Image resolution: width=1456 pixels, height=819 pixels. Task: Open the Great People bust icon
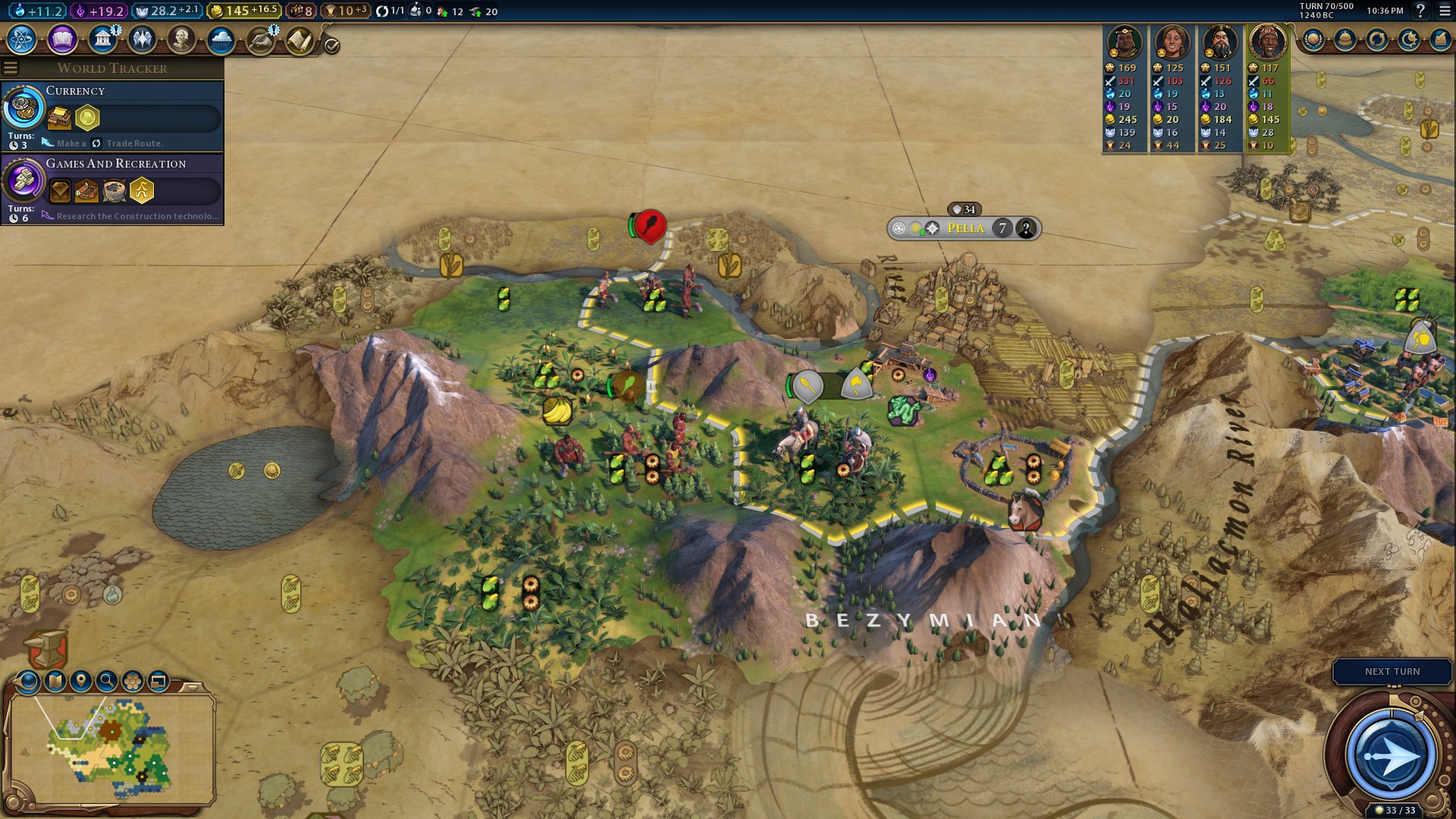(181, 39)
